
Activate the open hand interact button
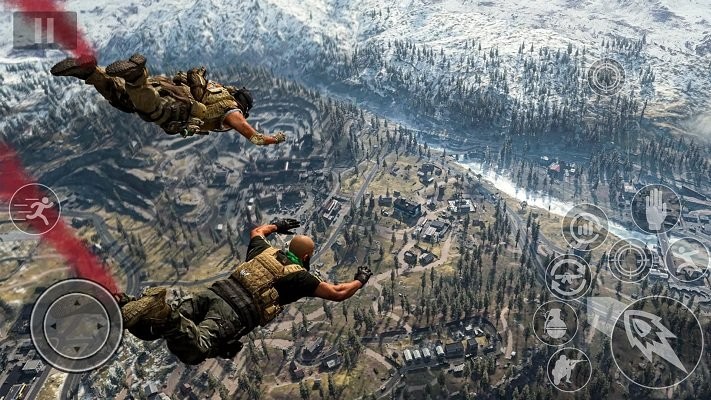tap(655, 209)
